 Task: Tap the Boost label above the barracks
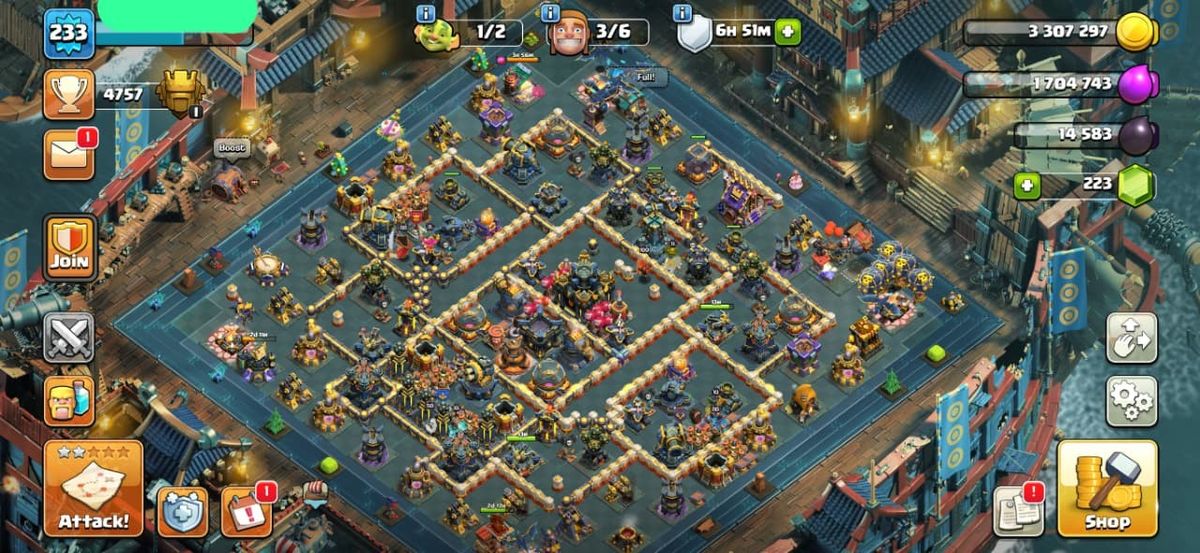point(231,148)
